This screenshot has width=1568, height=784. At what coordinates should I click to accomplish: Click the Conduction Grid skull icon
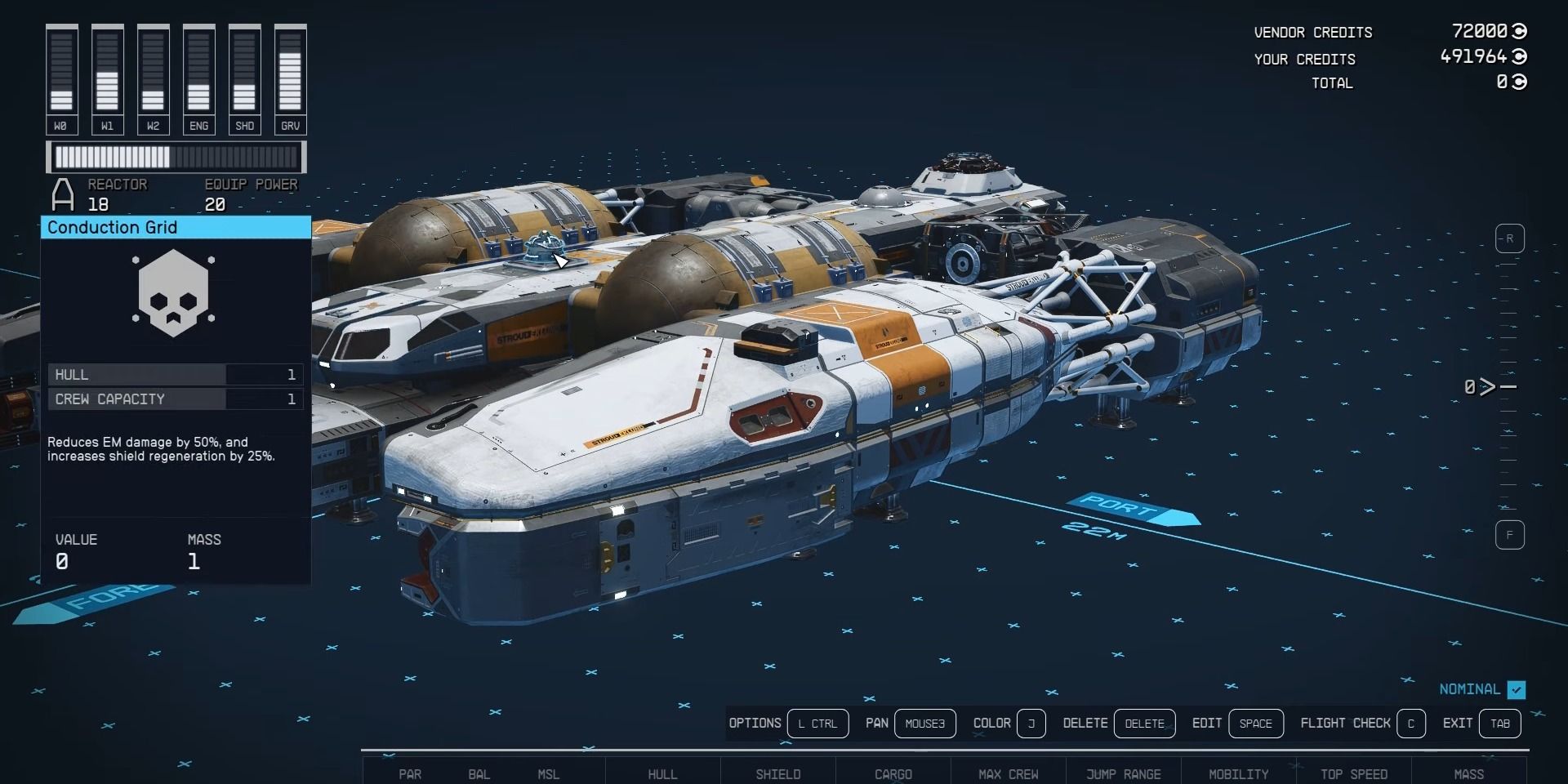point(174,292)
